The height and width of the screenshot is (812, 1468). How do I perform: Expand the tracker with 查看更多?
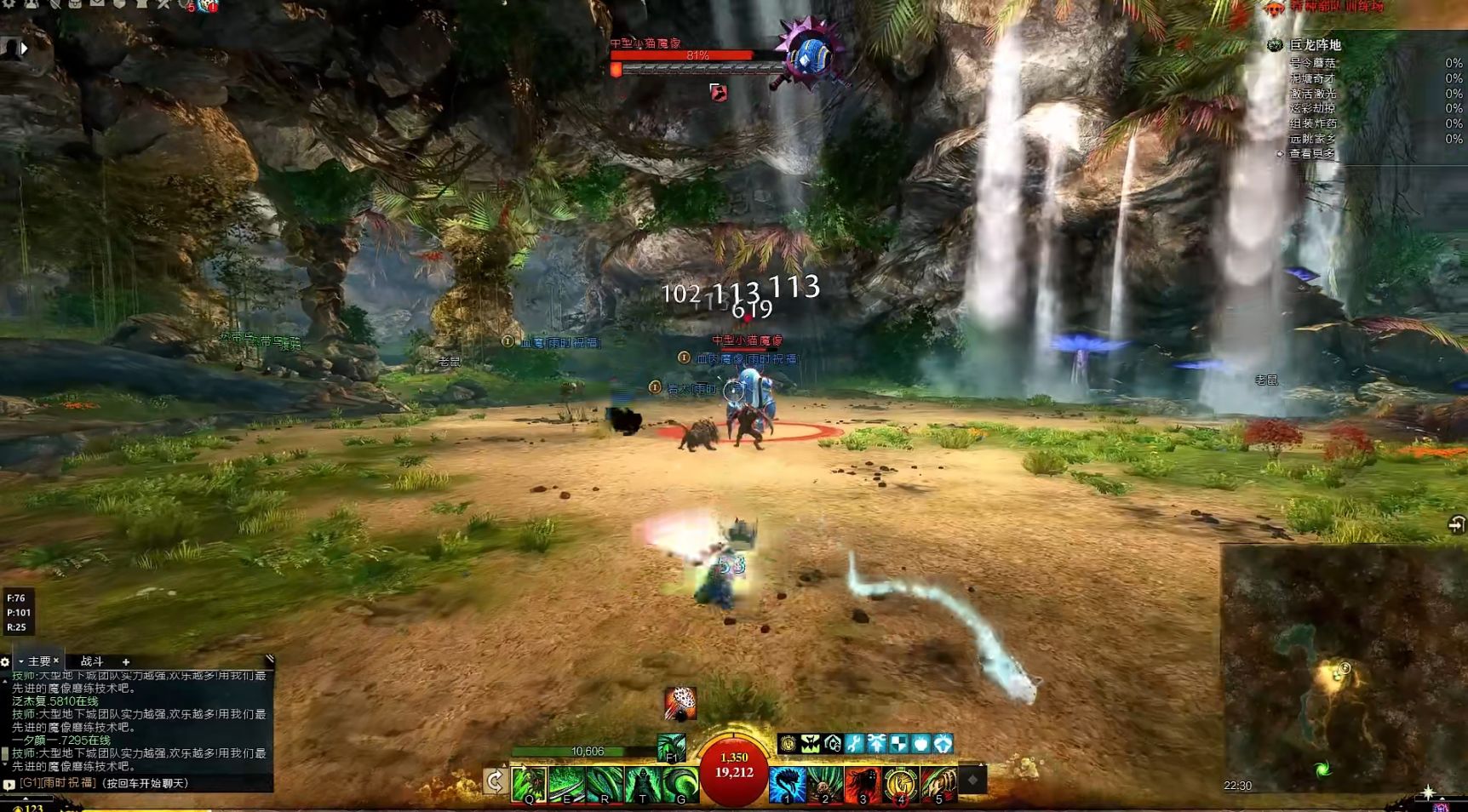pos(1312,154)
